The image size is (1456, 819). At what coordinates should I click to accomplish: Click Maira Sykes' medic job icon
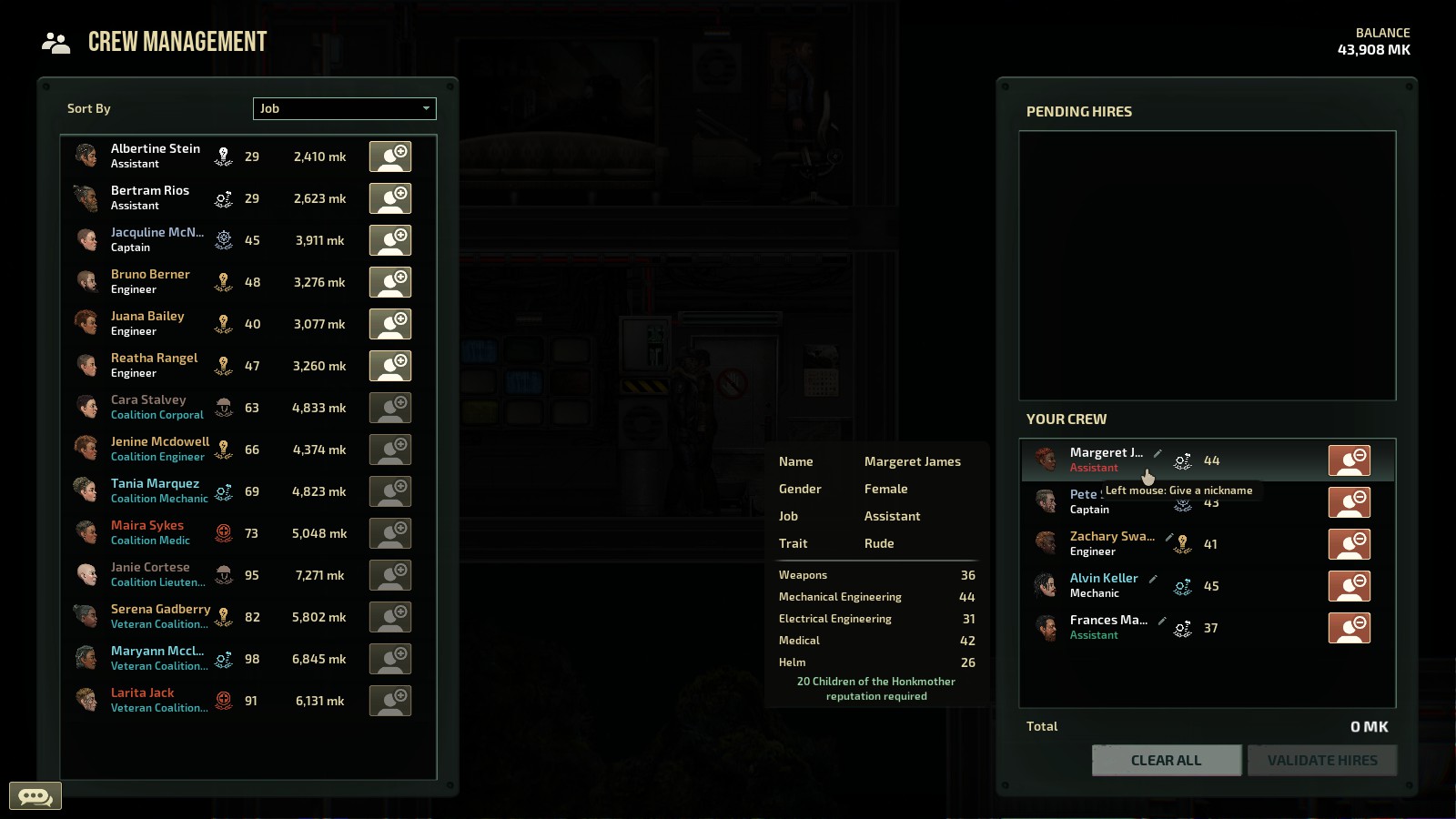point(223,532)
